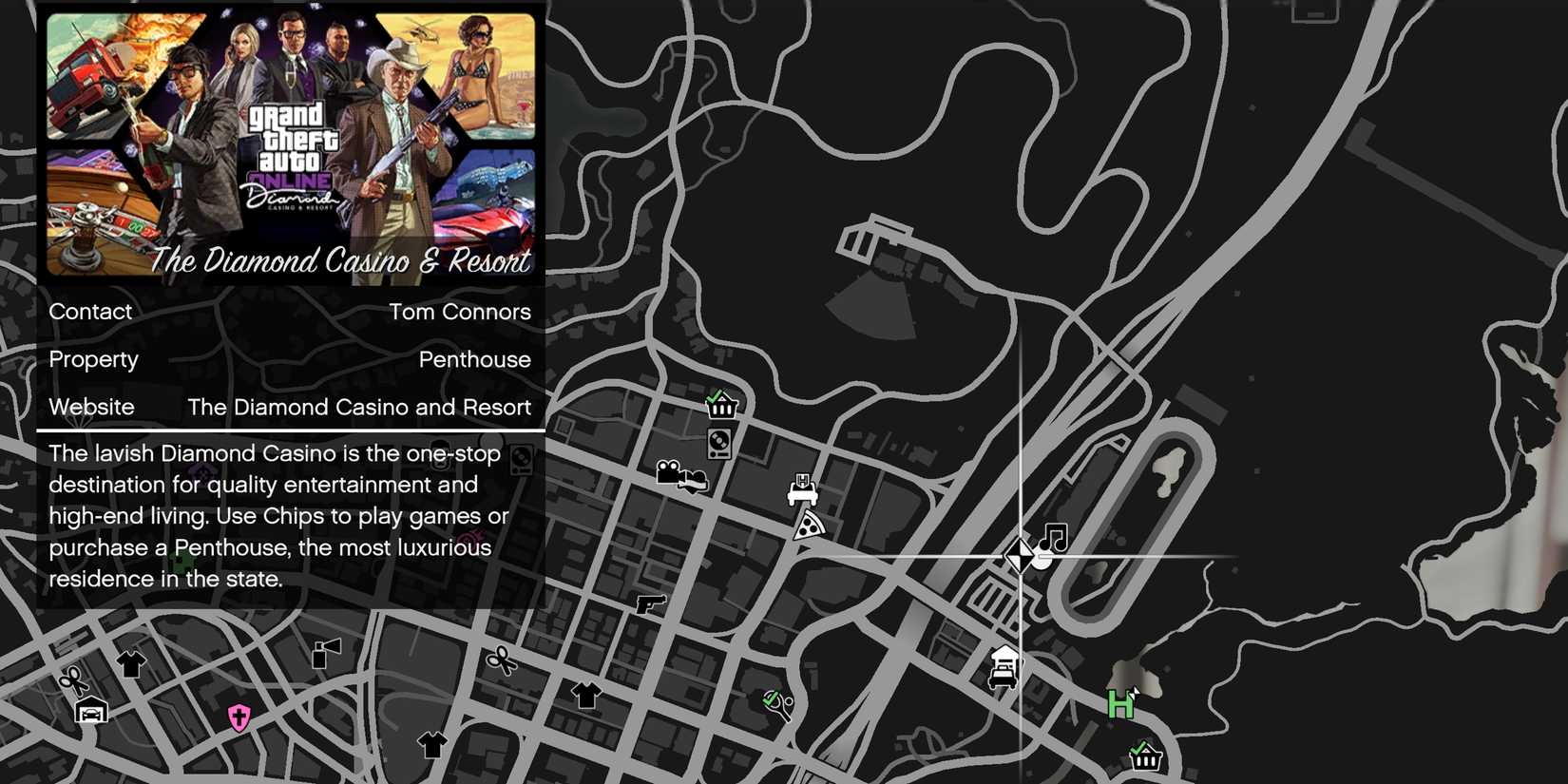Click the turntable record player blip
This screenshot has width=1568, height=784.
[x=718, y=444]
